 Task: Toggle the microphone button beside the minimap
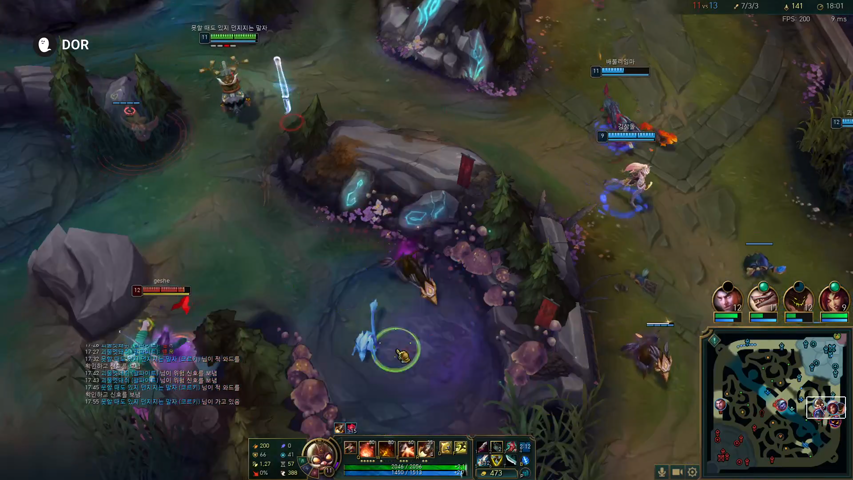[x=661, y=472]
